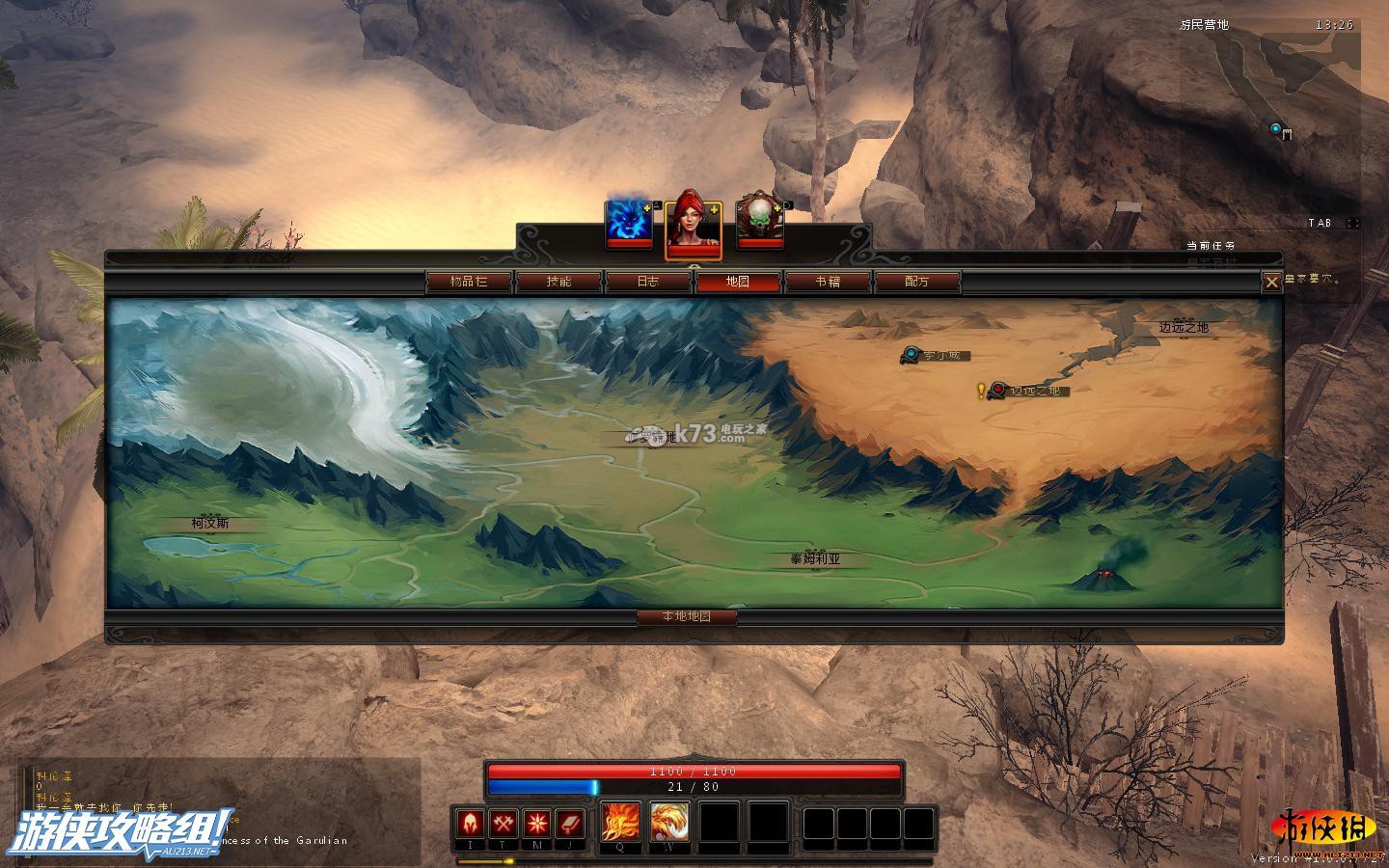Switch to the 物品栏 inventory tab
The width and height of the screenshot is (1389, 868).
click(x=469, y=282)
